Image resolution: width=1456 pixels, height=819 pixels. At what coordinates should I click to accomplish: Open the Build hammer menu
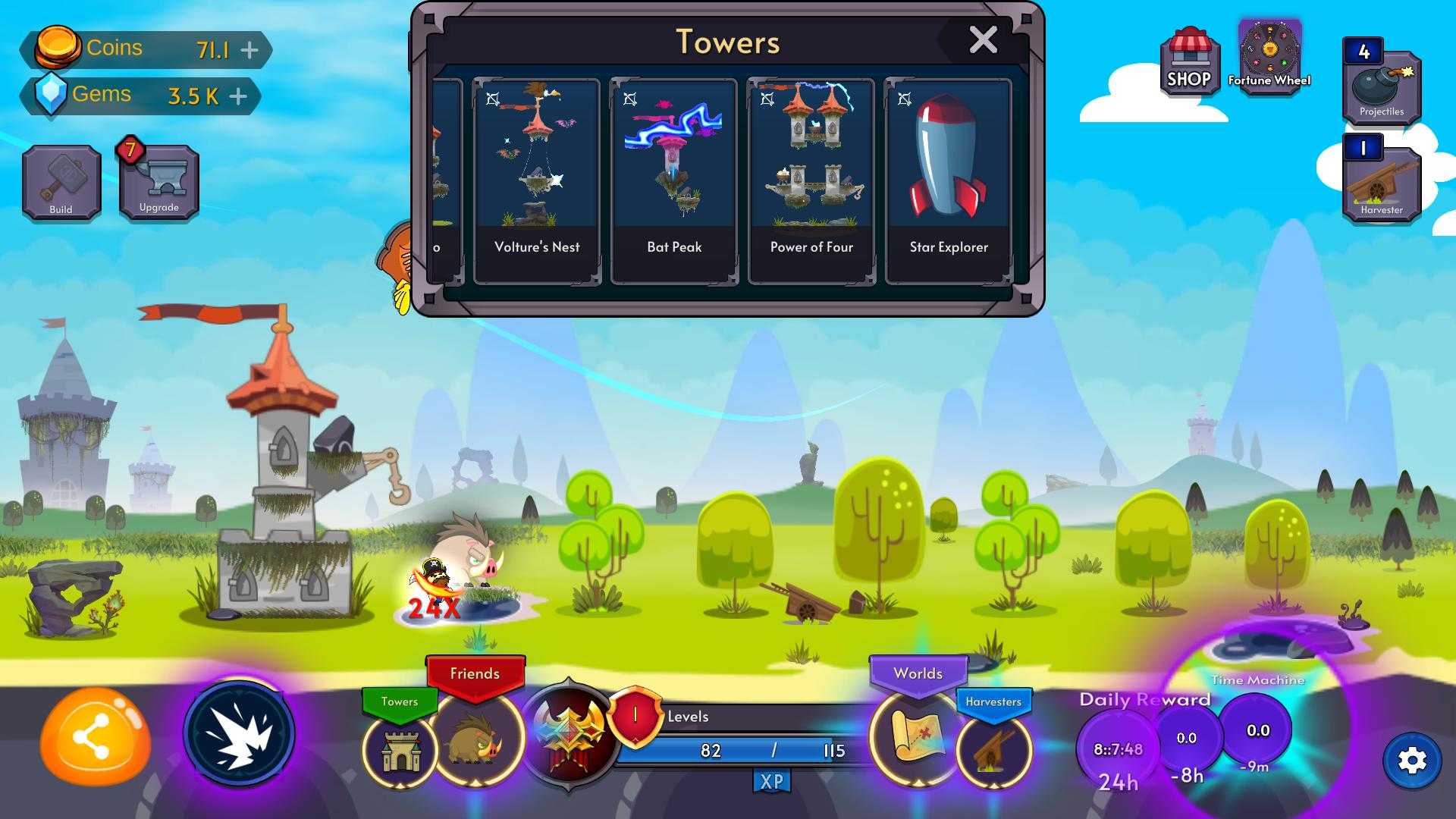(x=61, y=183)
